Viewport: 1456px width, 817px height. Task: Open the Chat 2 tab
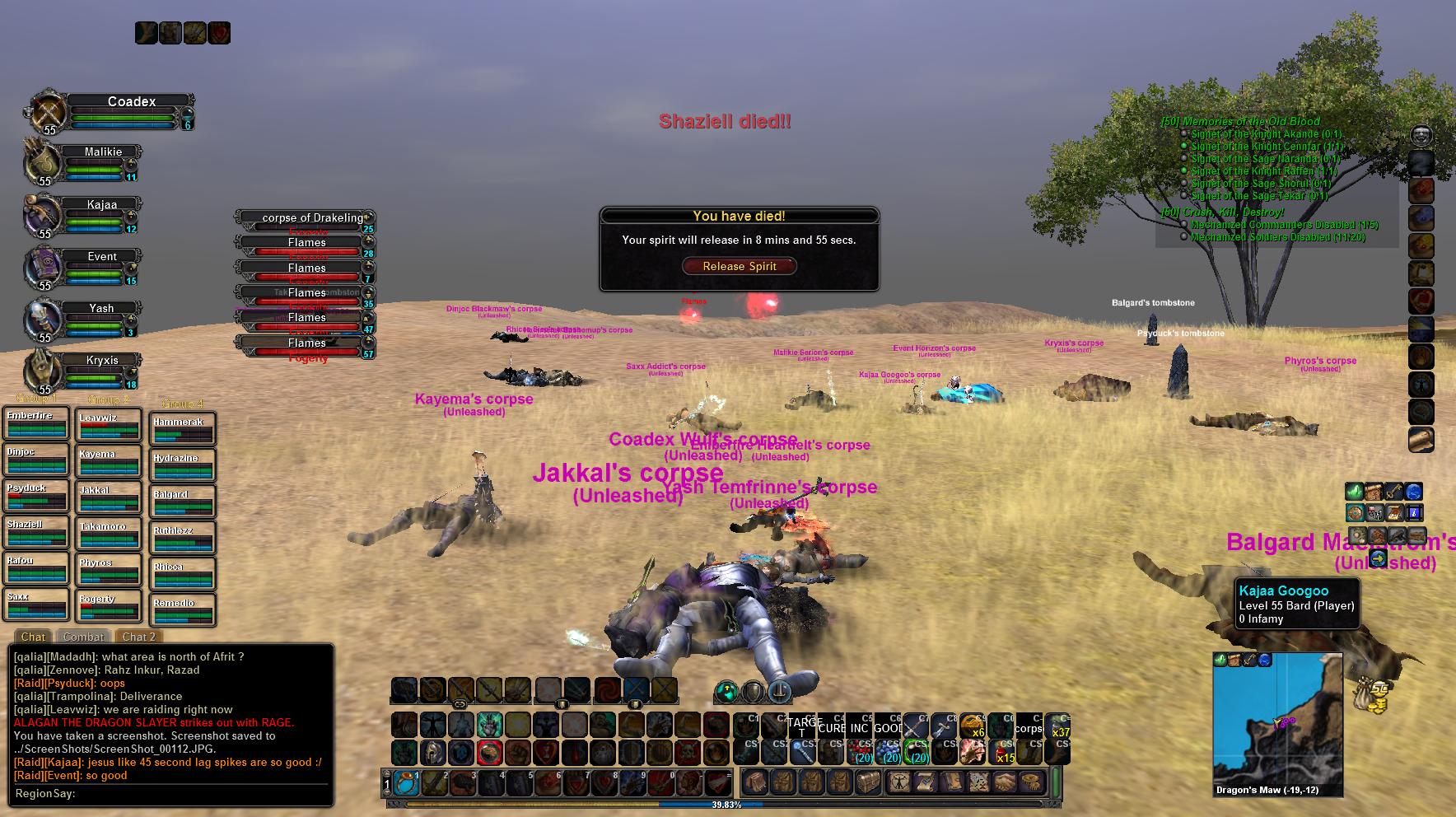[x=138, y=637]
